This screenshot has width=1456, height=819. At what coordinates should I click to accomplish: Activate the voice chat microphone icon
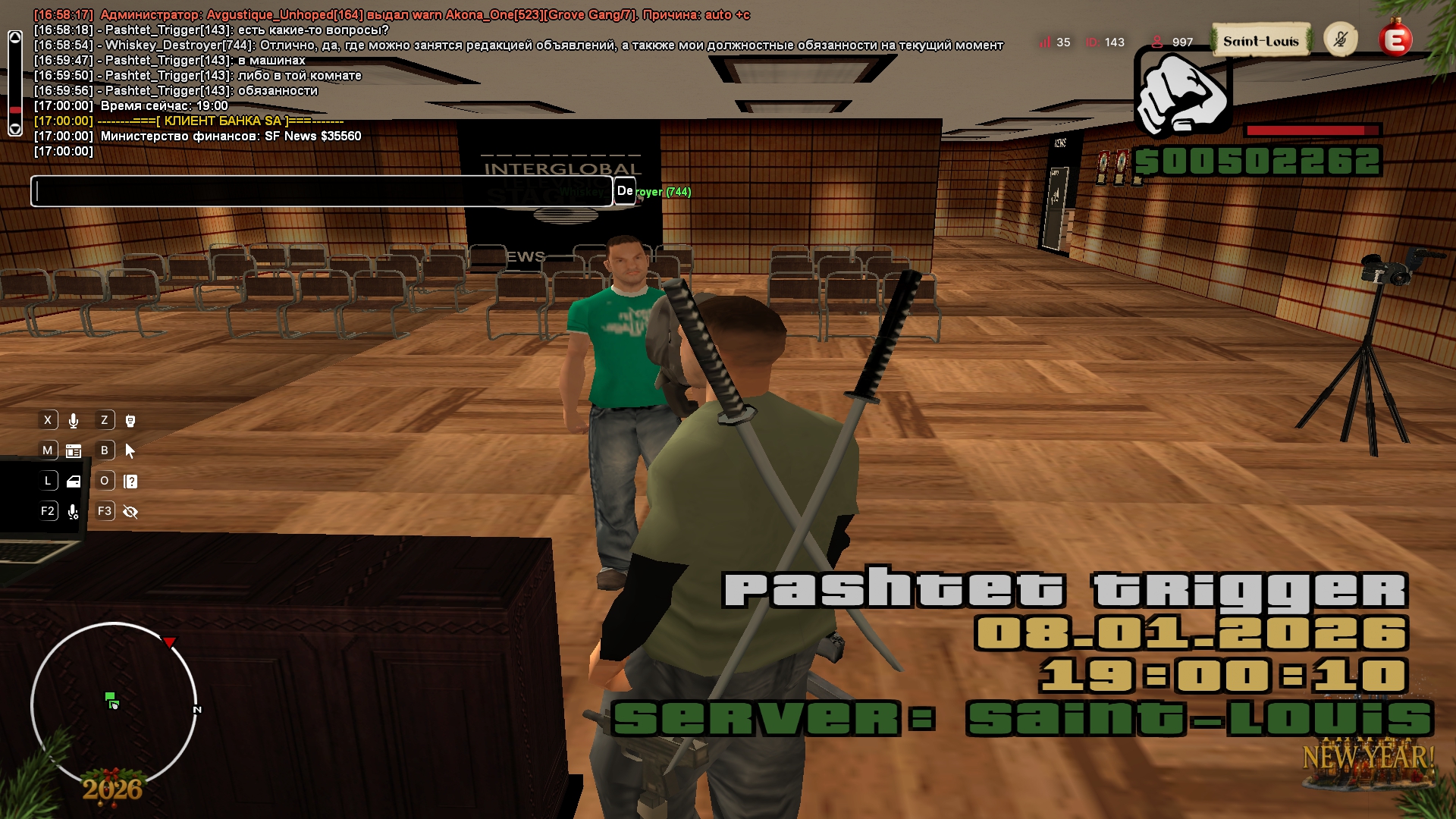point(74,421)
